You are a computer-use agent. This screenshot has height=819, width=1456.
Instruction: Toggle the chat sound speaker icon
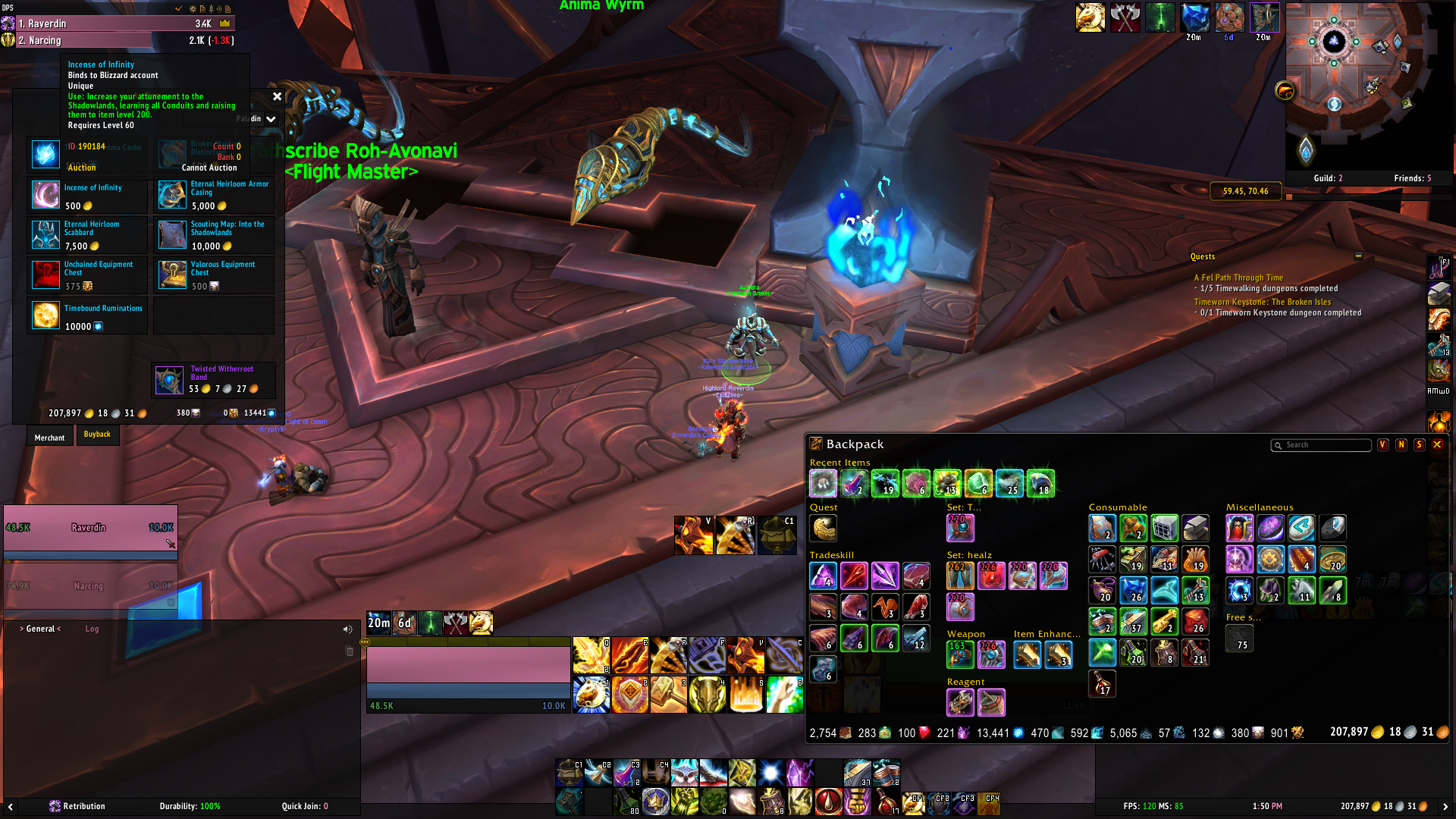(x=347, y=629)
